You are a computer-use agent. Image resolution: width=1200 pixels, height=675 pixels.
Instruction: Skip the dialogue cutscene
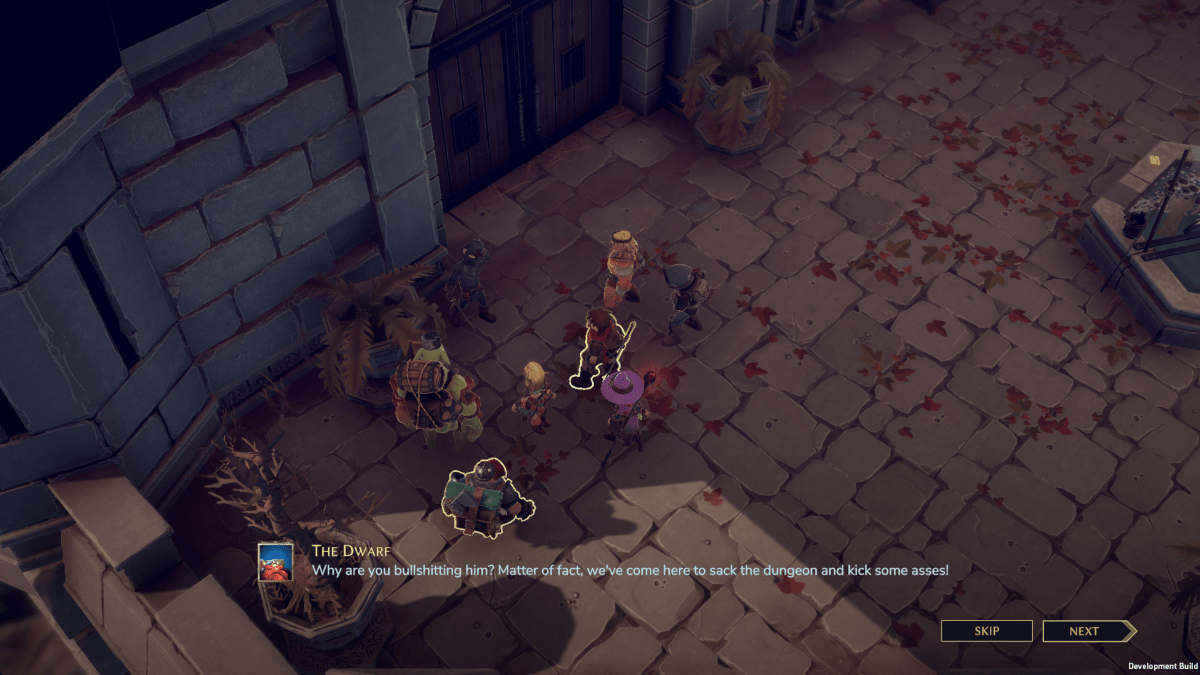click(986, 631)
